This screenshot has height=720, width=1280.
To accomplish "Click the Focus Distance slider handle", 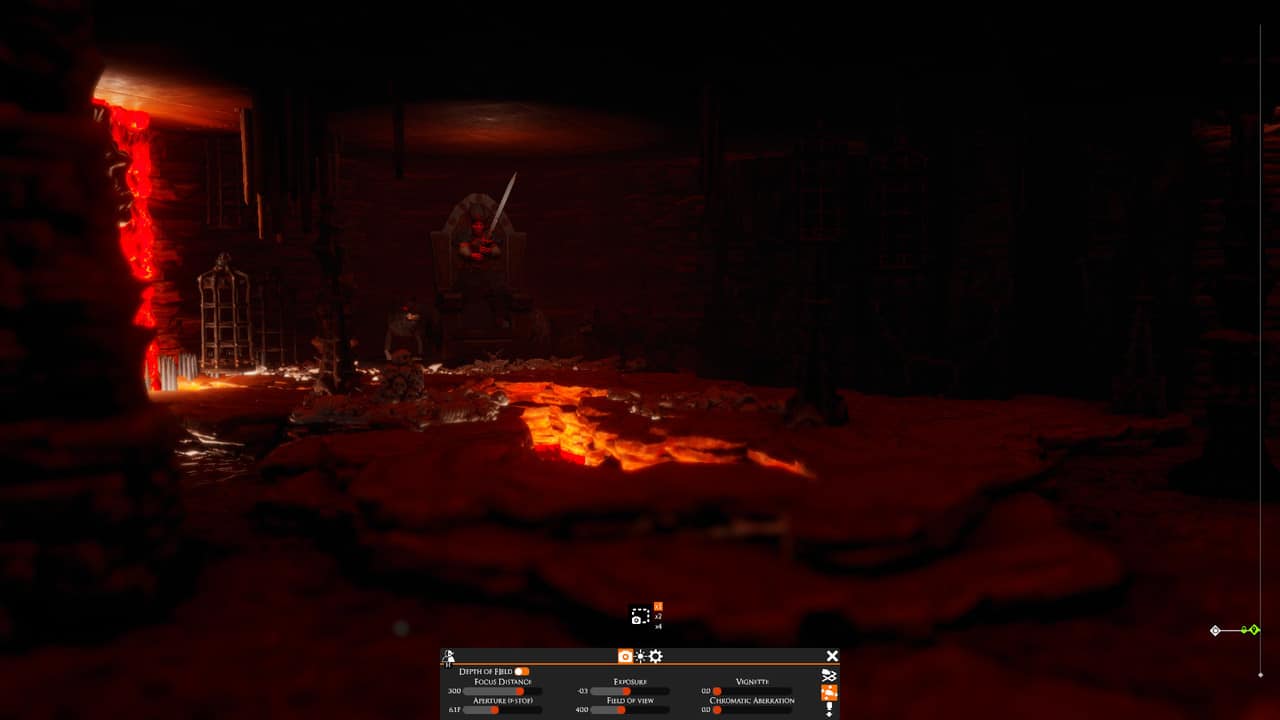I will tap(522, 692).
